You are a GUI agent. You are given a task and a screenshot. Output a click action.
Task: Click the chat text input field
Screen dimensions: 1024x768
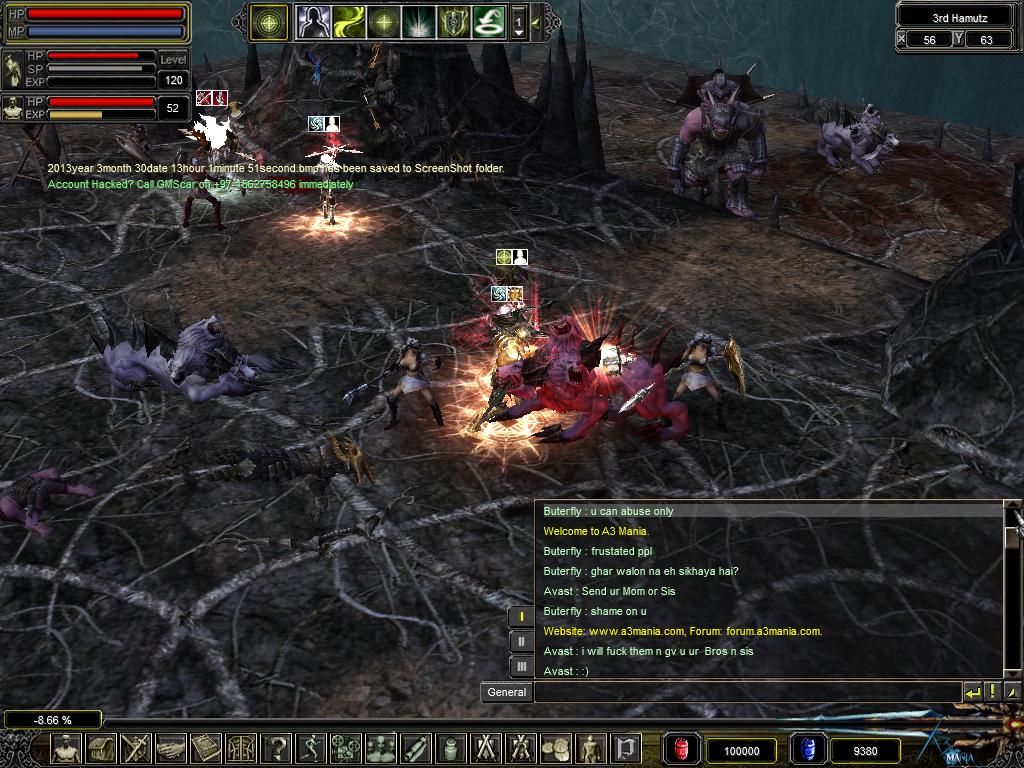[747, 692]
